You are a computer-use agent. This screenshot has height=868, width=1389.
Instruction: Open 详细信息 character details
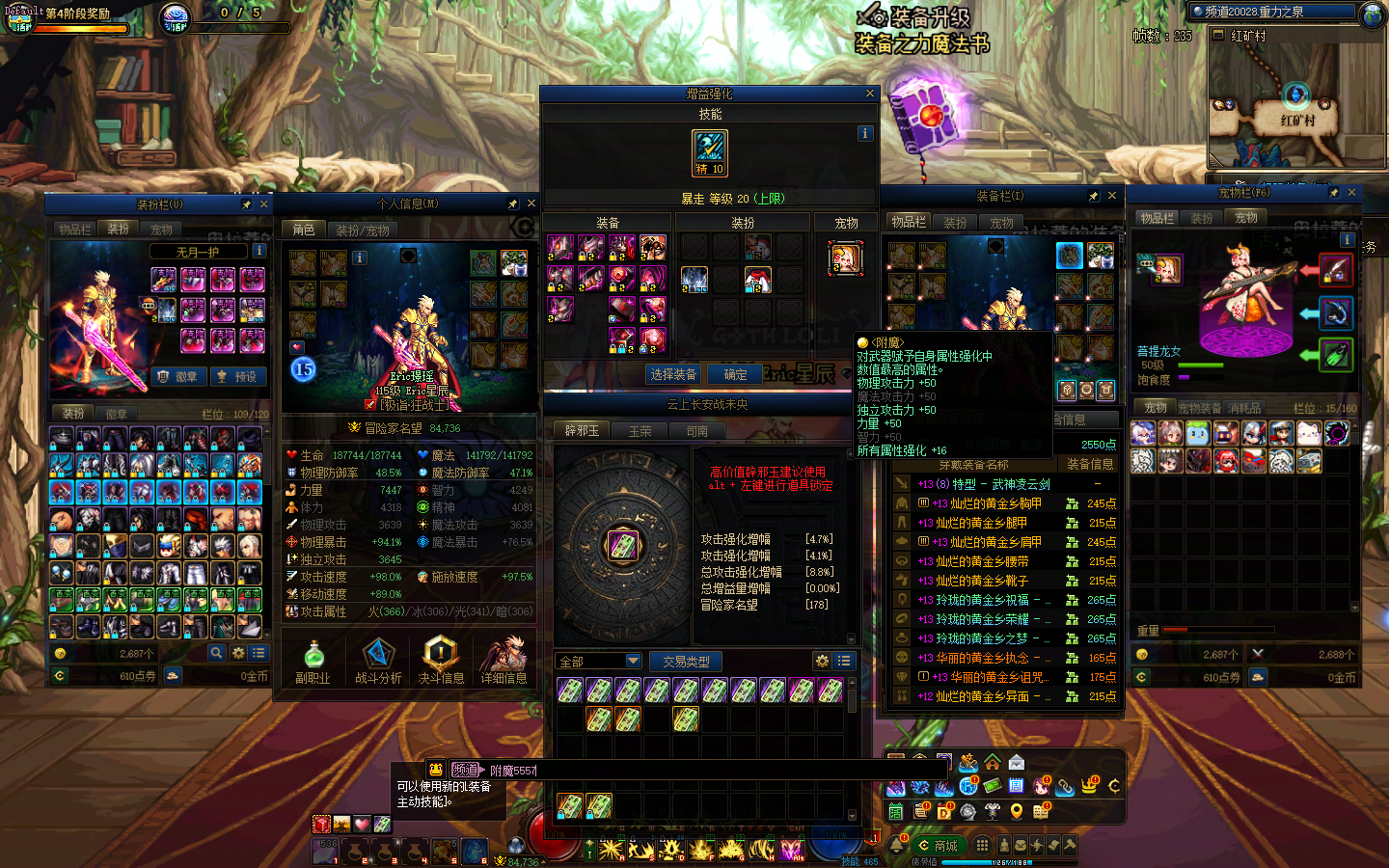tap(504, 661)
